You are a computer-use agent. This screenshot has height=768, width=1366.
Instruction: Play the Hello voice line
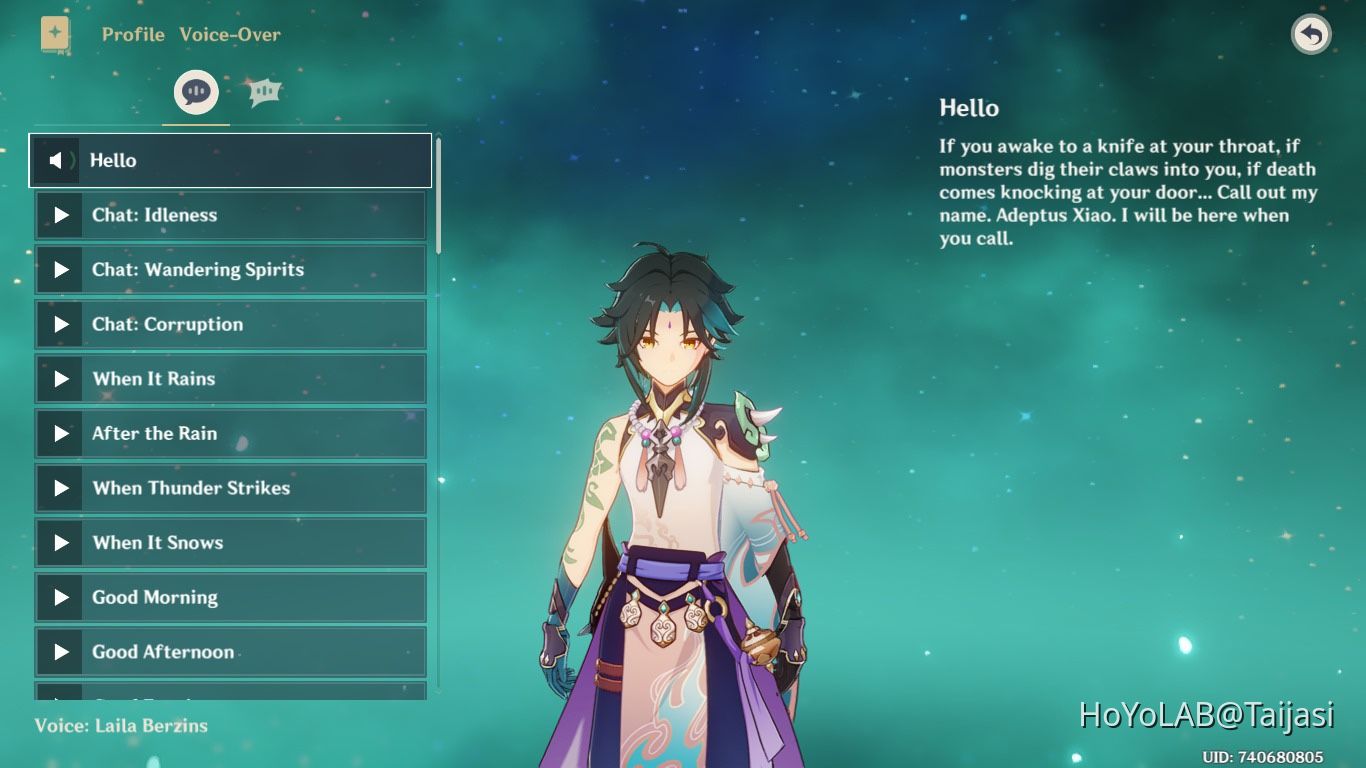[230, 160]
